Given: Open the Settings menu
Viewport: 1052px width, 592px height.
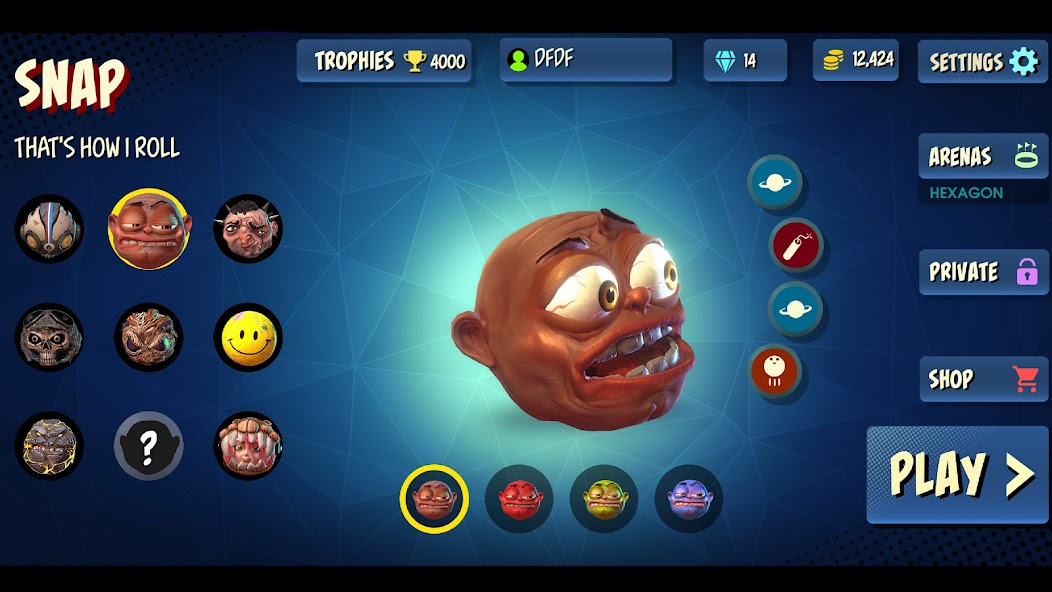Looking at the screenshot, I should (x=983, y=62).
